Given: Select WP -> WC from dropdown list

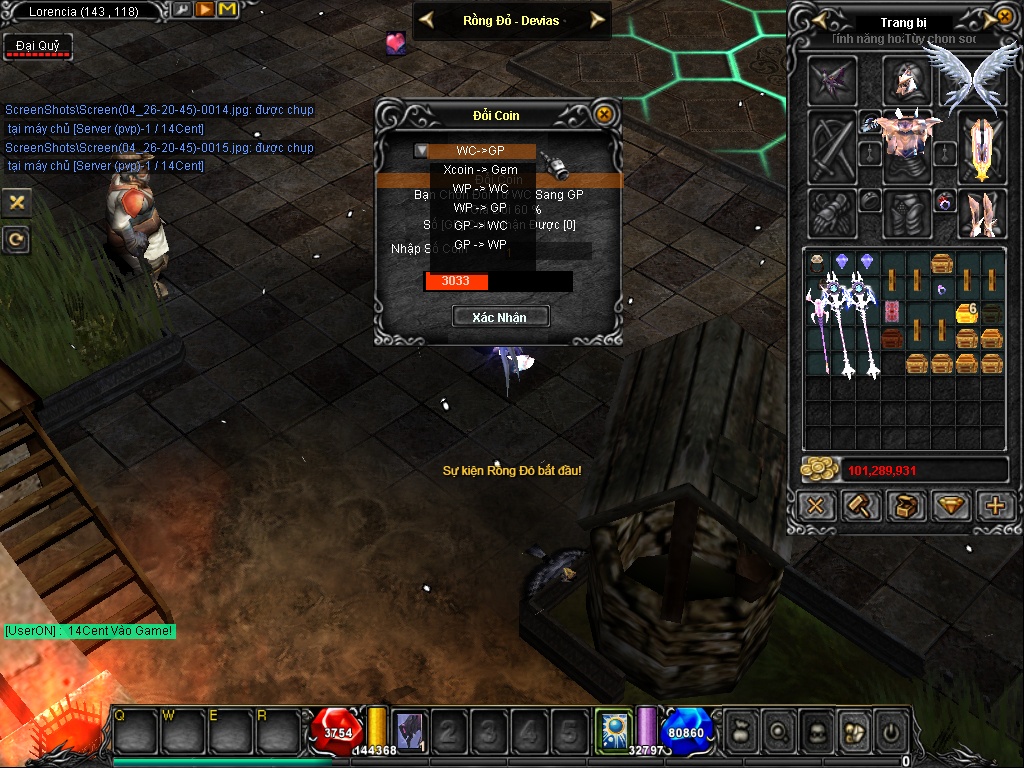Looking at the screenshot, I should coord(480,189).
